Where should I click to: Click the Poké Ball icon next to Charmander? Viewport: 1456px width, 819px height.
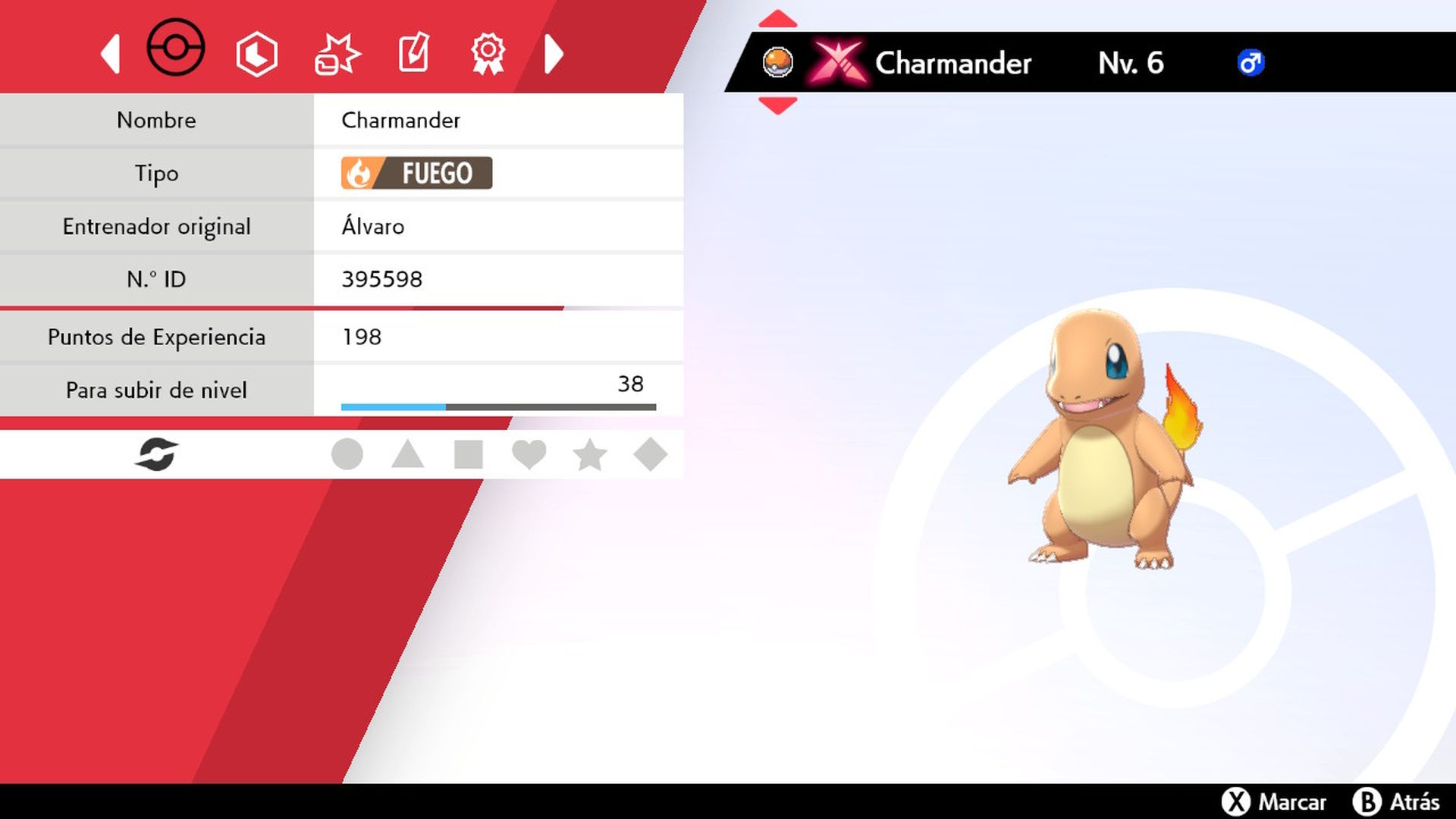(x=778, y=63)
